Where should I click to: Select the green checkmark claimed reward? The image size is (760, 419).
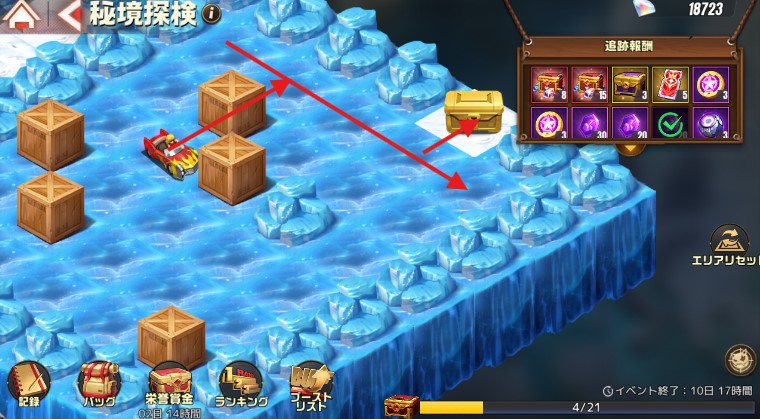pyautogui.click(x=669, y=122)
